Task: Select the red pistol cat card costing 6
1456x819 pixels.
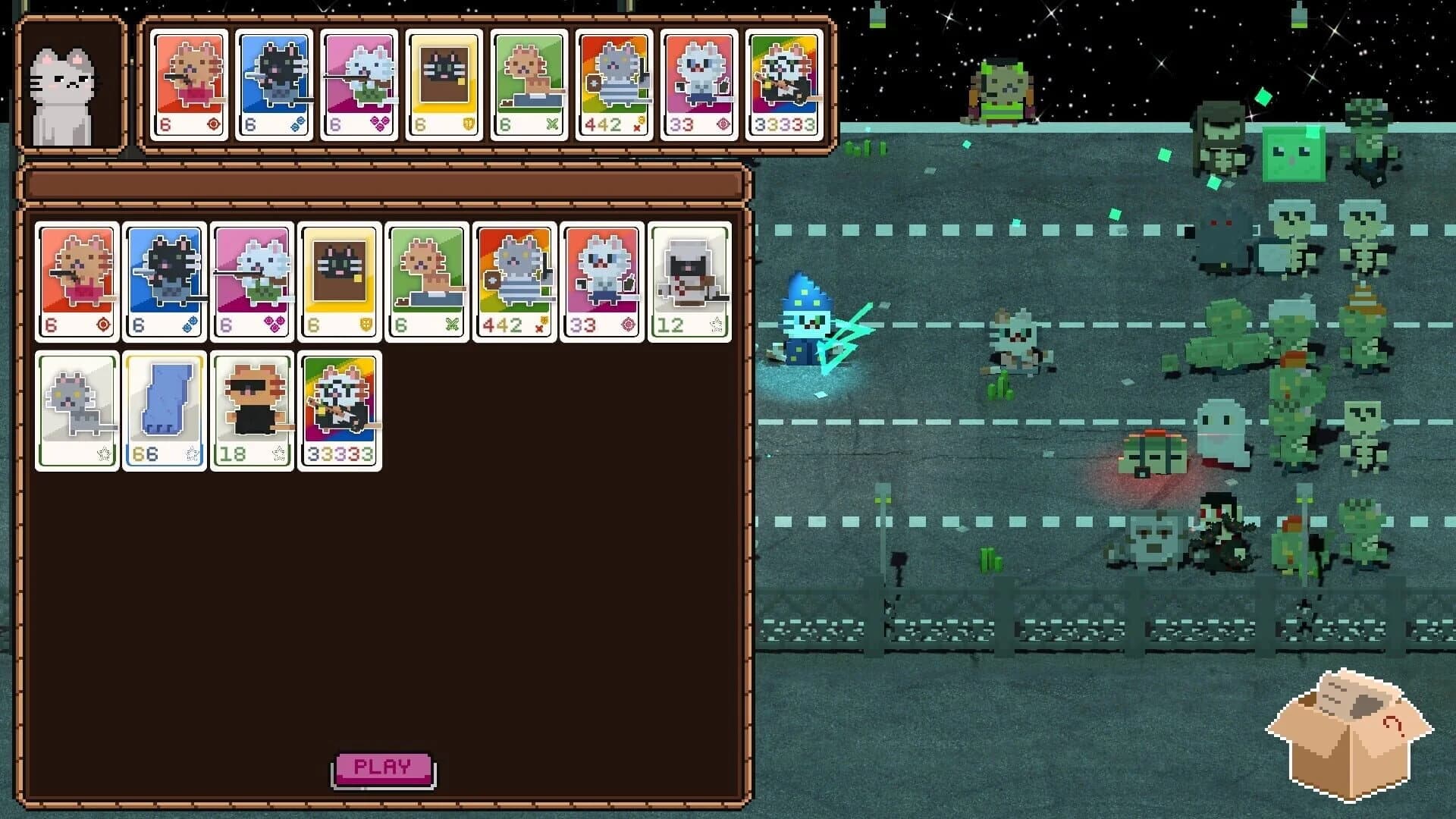Action: point(77,281)
